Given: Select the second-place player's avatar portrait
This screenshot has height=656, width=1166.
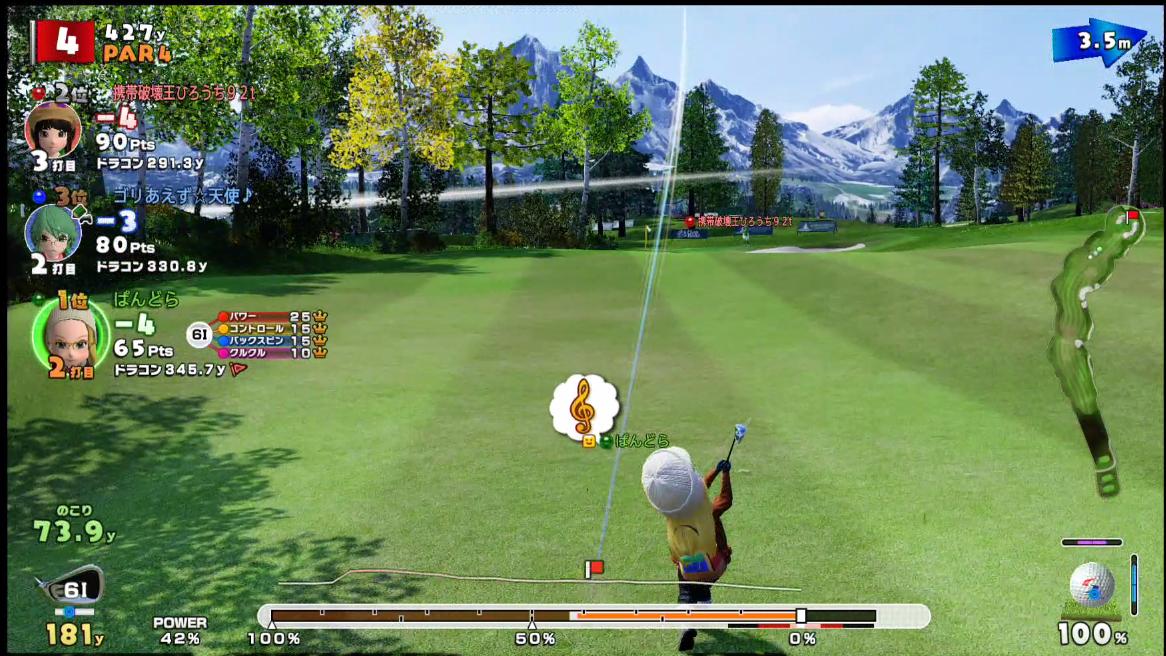Looking at the screenshot, I should tap(52, 128).
